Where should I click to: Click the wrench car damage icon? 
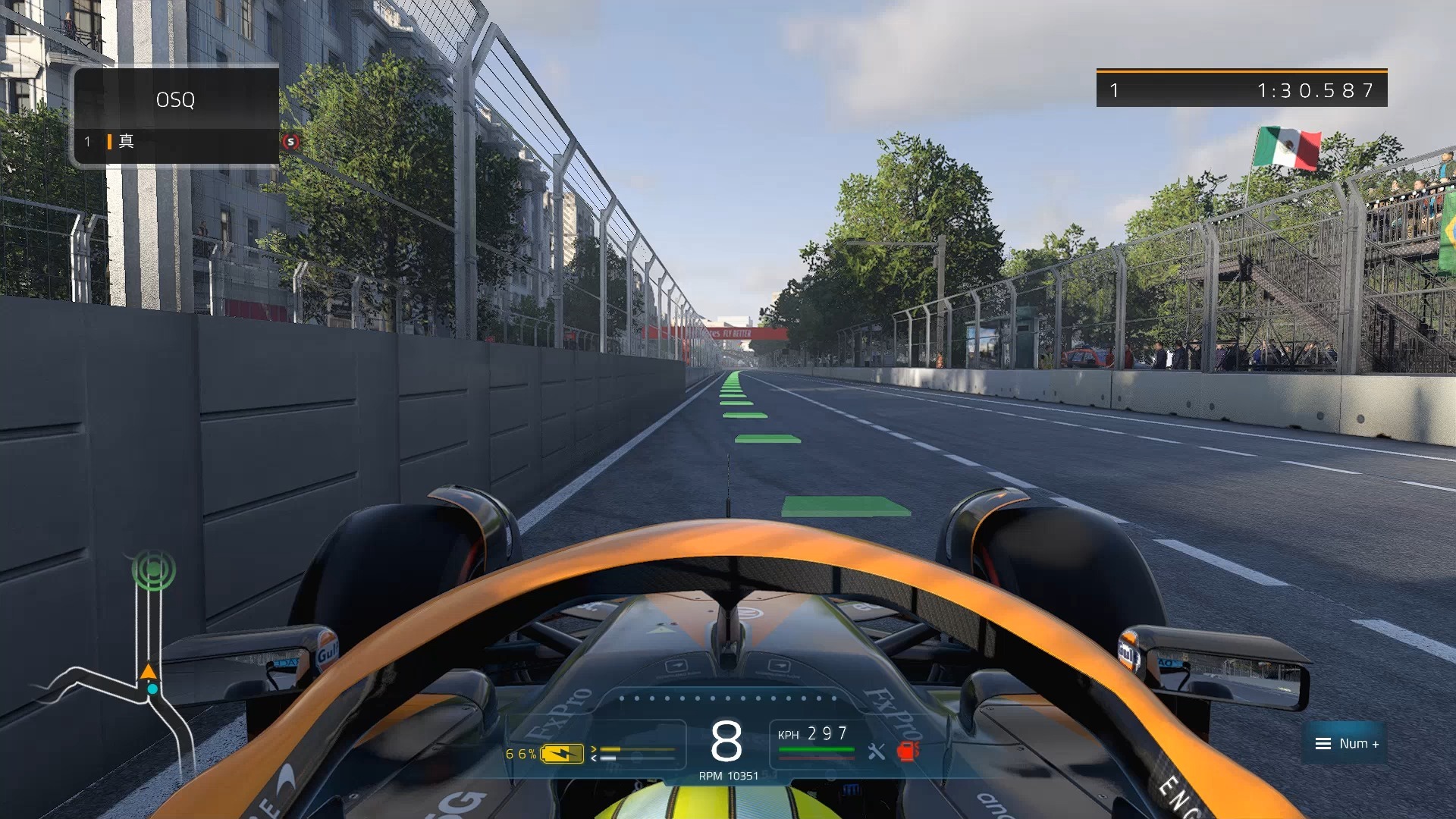tap(877, 752)
